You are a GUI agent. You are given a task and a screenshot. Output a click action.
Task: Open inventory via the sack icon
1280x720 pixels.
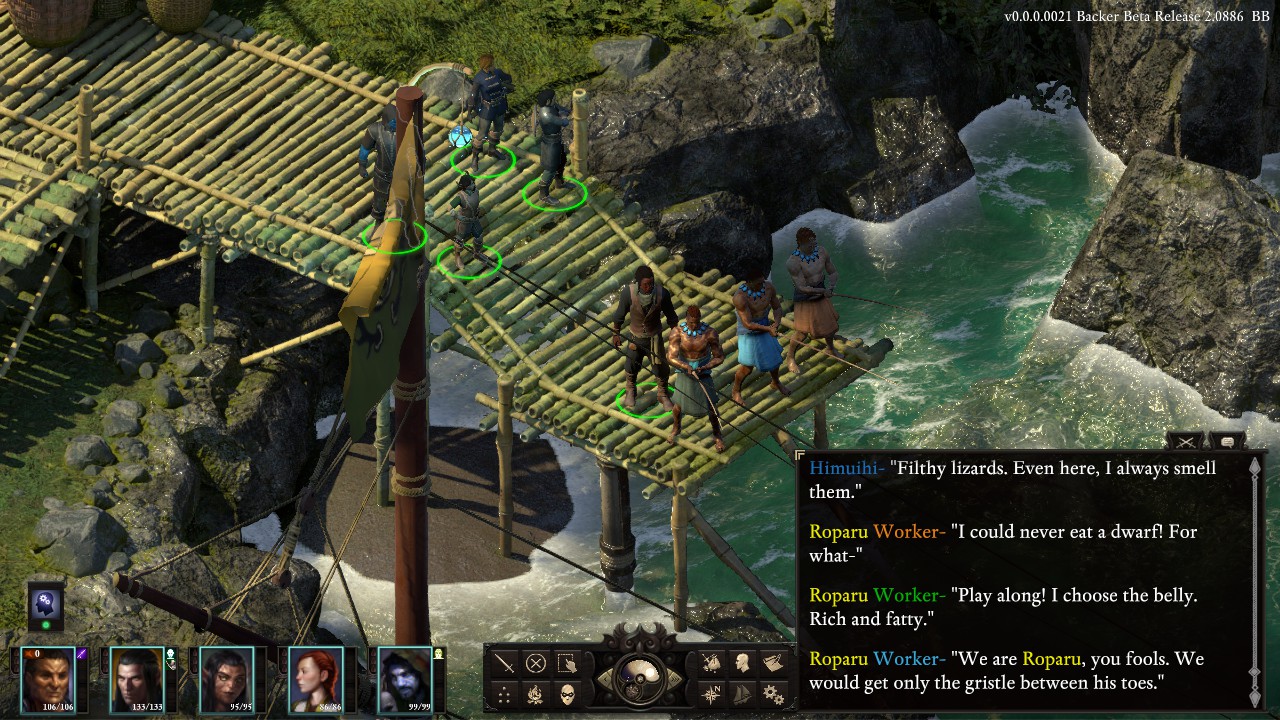pos(711,663)
